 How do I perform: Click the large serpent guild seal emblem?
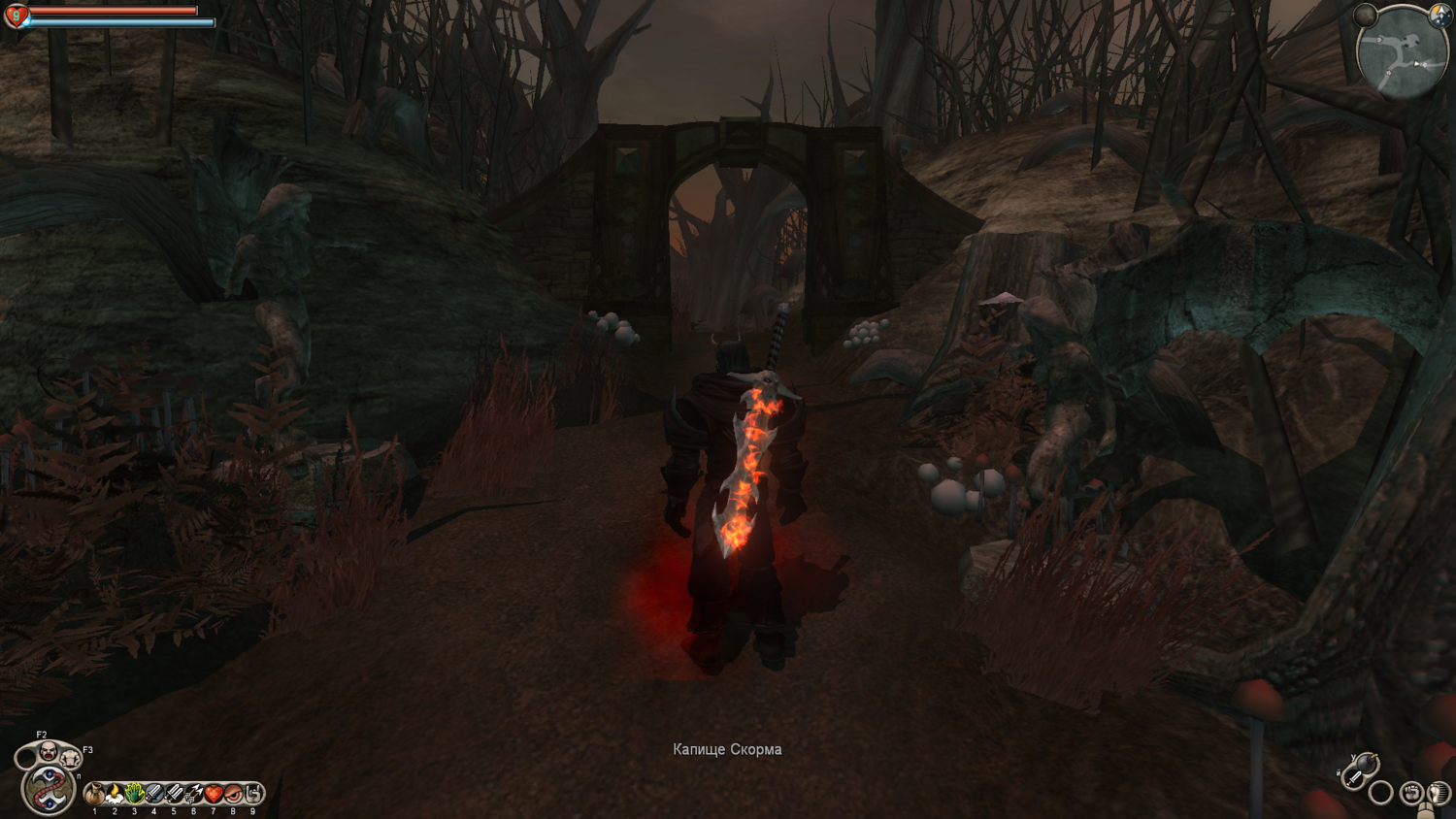click(47, 789)
